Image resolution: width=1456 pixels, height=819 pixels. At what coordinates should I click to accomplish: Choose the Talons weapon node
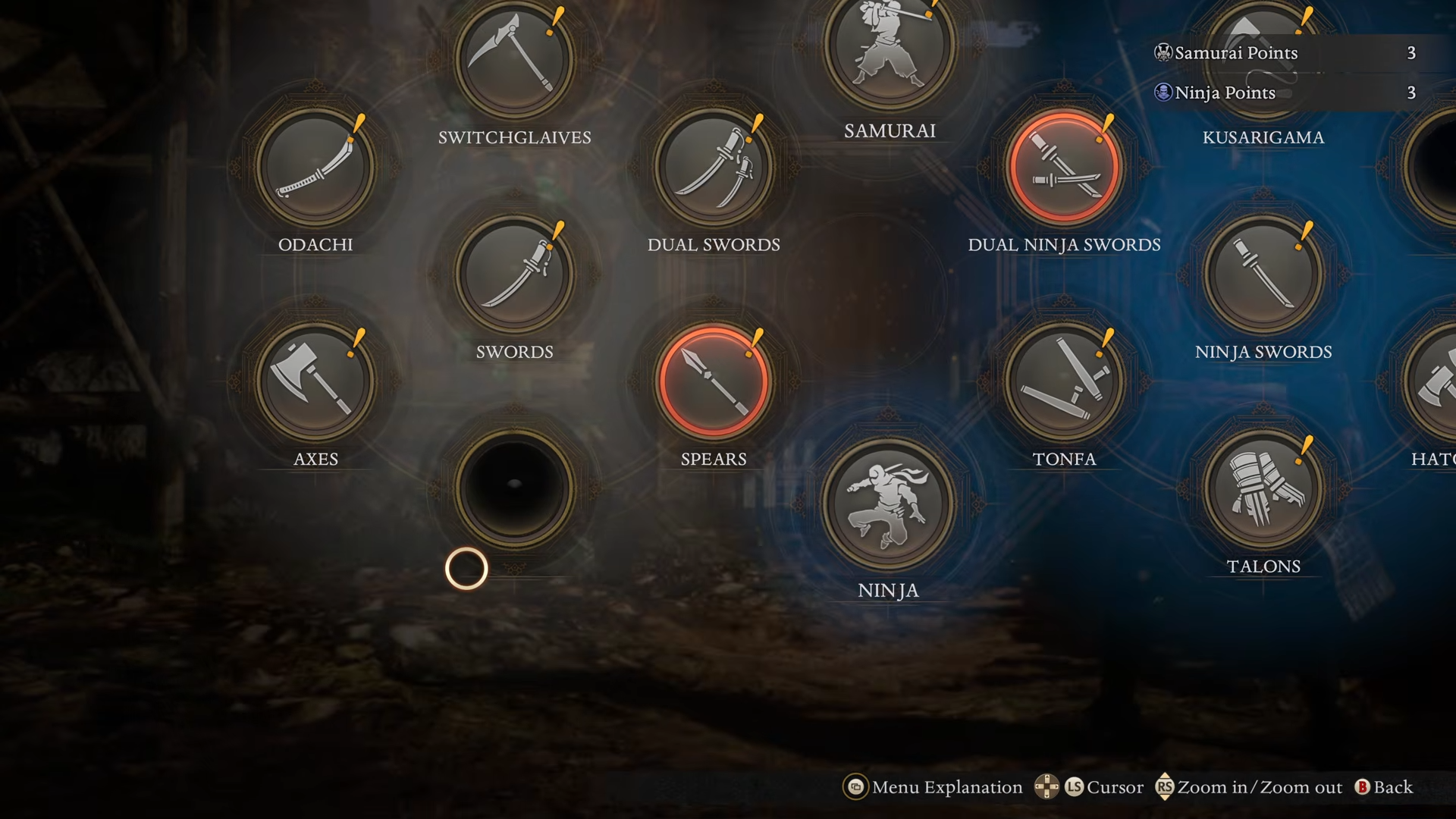point(1263,488)
